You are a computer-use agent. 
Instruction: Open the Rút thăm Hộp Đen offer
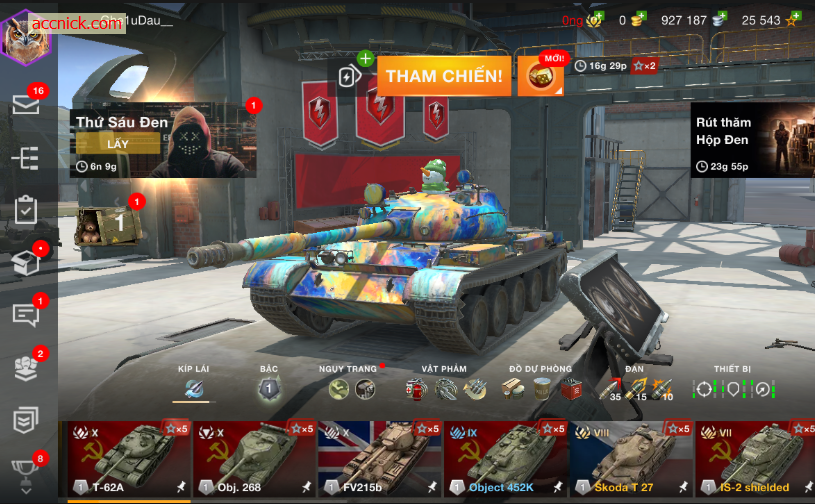coord(751,139)
